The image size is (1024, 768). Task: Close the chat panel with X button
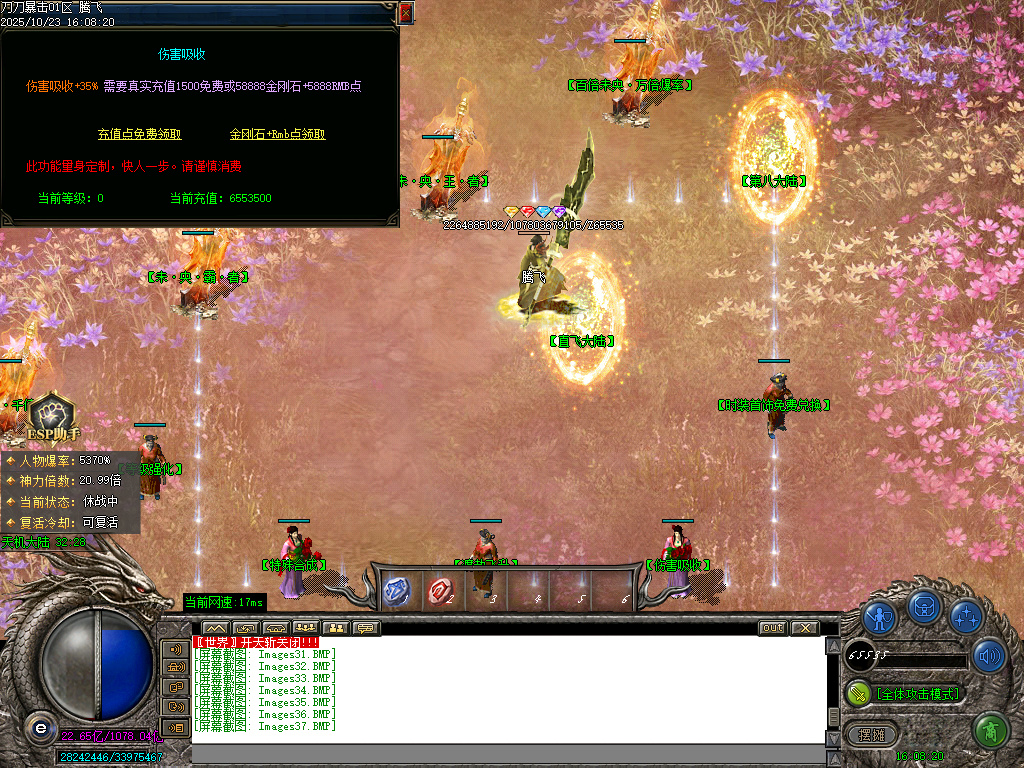tap(804, 628)
